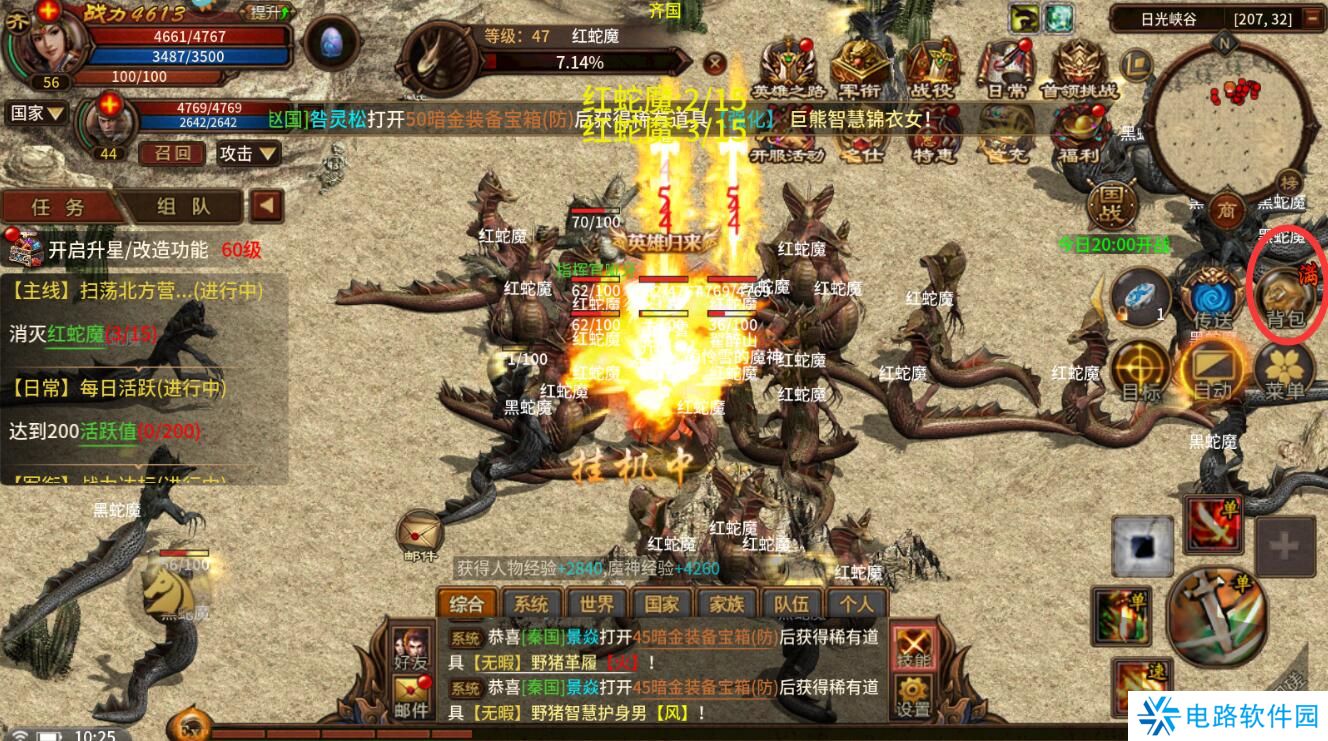Switch to the 组队 team tab
This screenshot has height=741, width=1328.
(x=185, y=207)
